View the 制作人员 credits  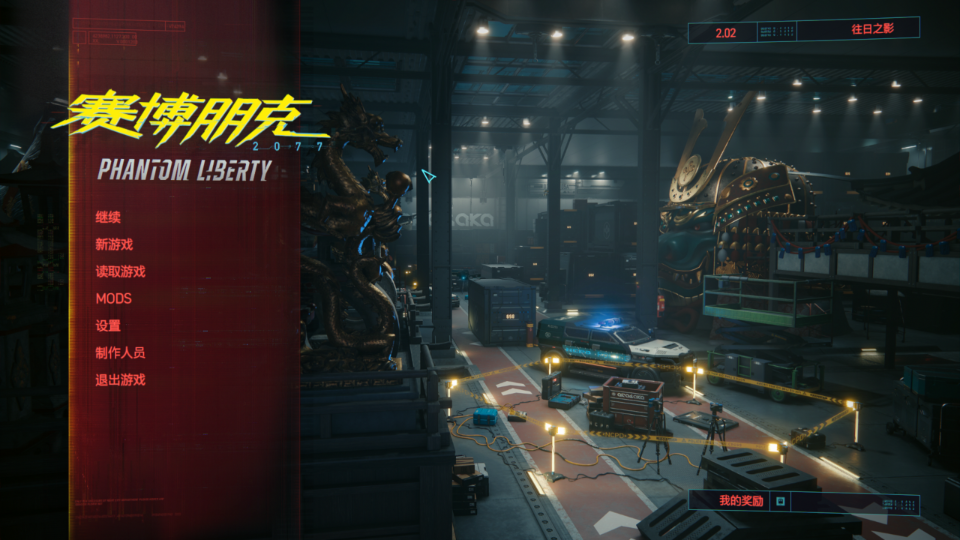coord(120,352)
